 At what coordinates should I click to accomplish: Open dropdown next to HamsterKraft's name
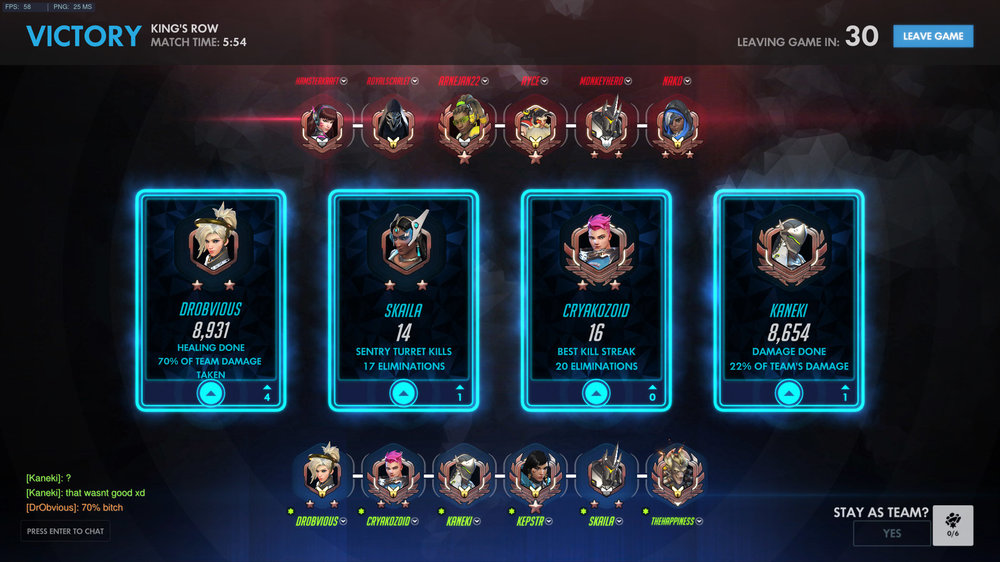pyautogui.click(x=344, y=81)
